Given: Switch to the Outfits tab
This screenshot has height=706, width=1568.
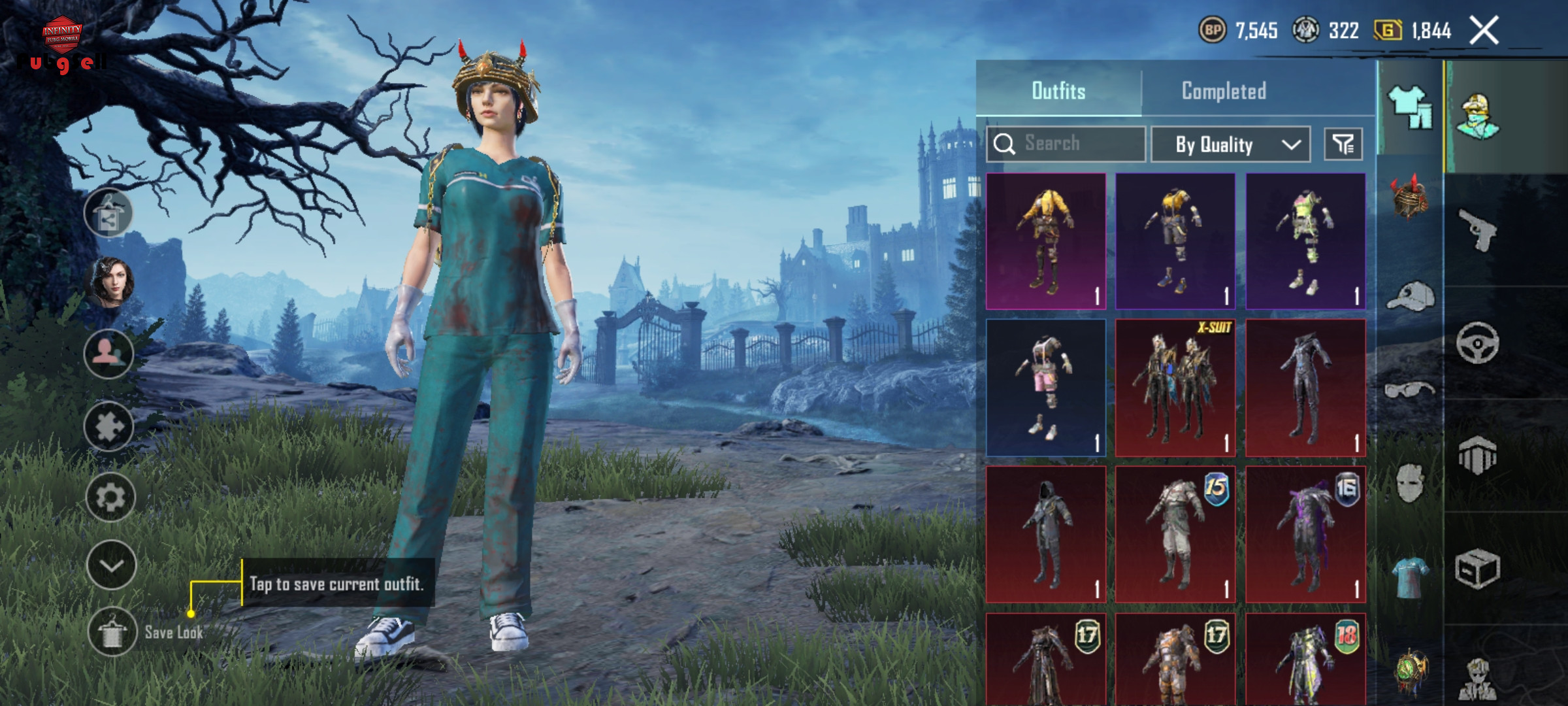Looking at the screenshot, I should point(1058,91).
